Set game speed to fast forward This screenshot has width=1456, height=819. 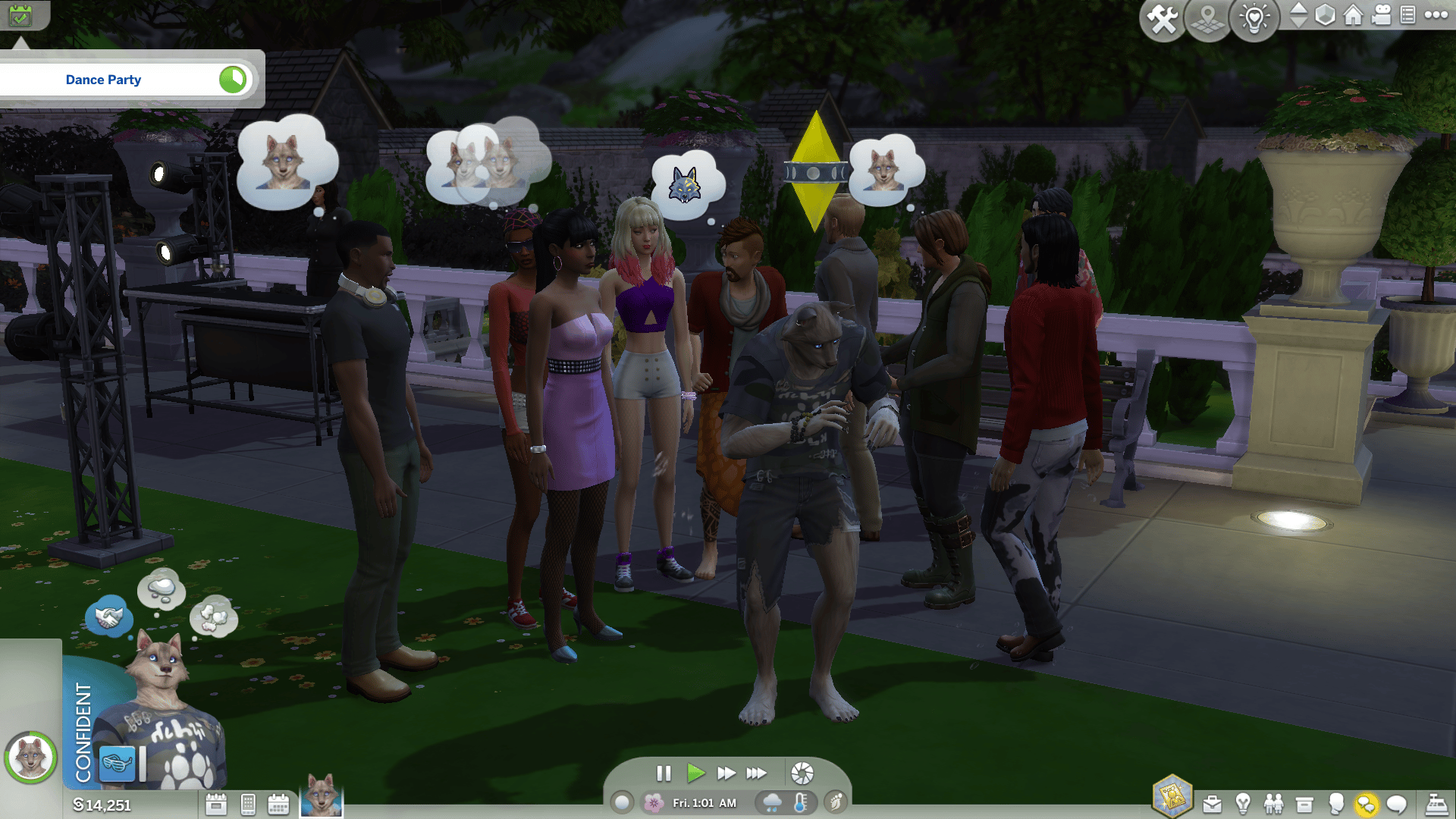(726, 773)
